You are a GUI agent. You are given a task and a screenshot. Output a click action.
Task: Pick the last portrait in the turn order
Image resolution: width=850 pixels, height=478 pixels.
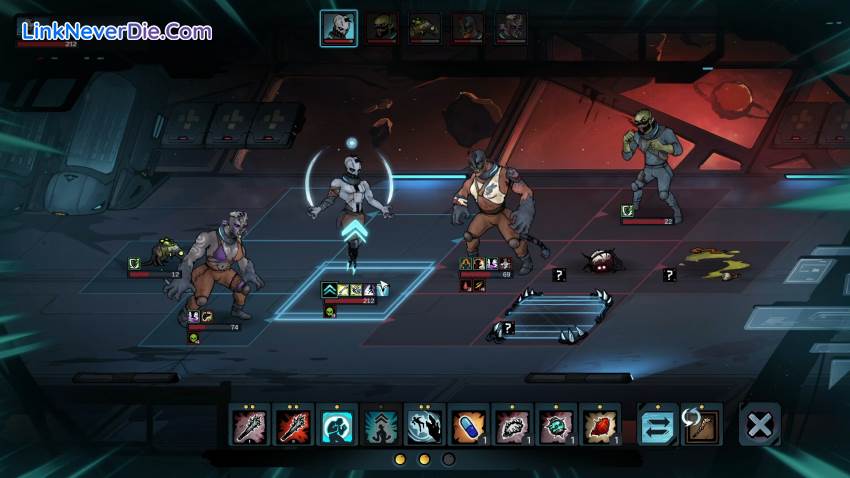pos(512,28)
